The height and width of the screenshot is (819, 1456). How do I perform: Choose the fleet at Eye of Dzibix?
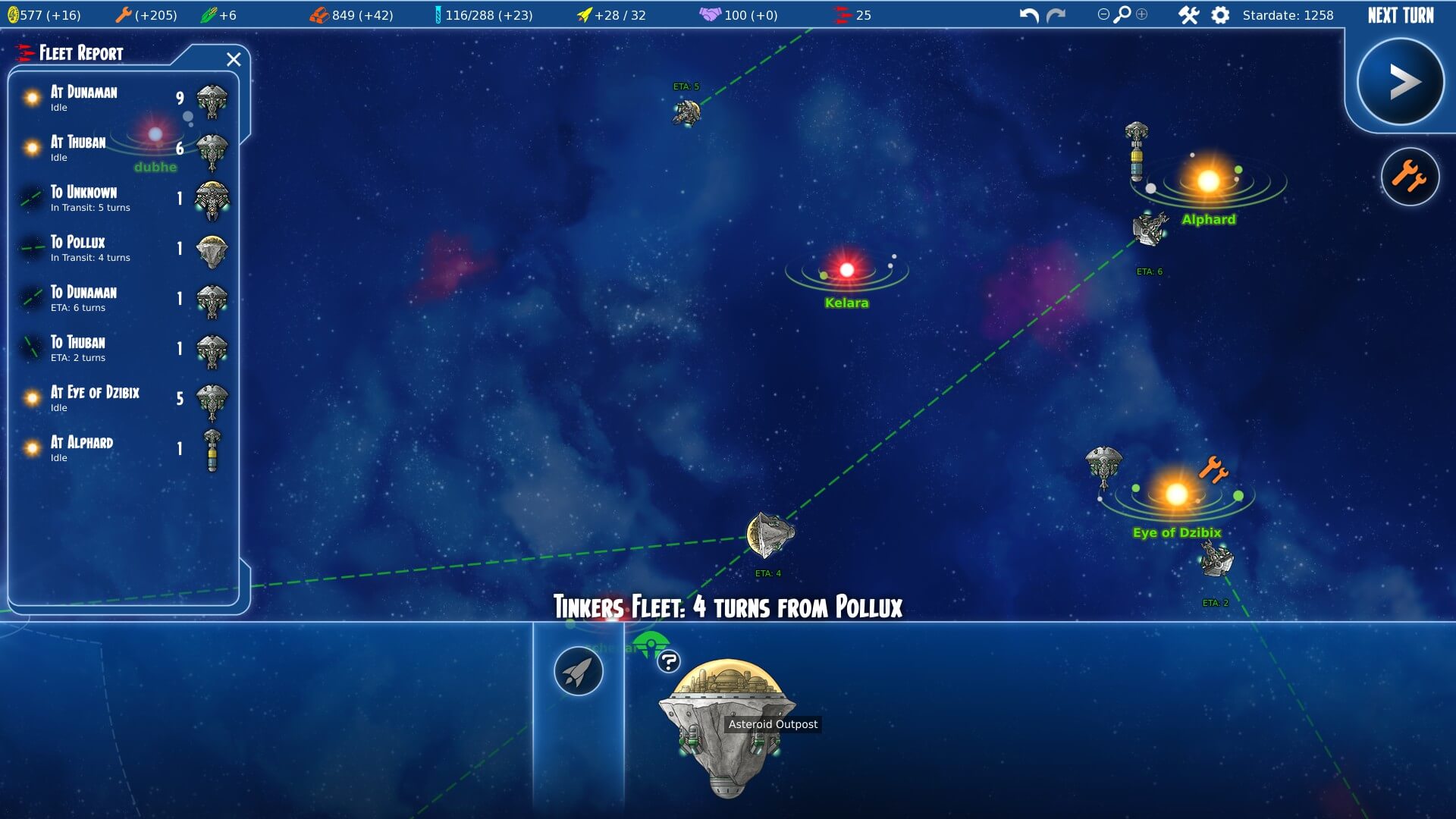pyautogui.click(x=121, y=399)
